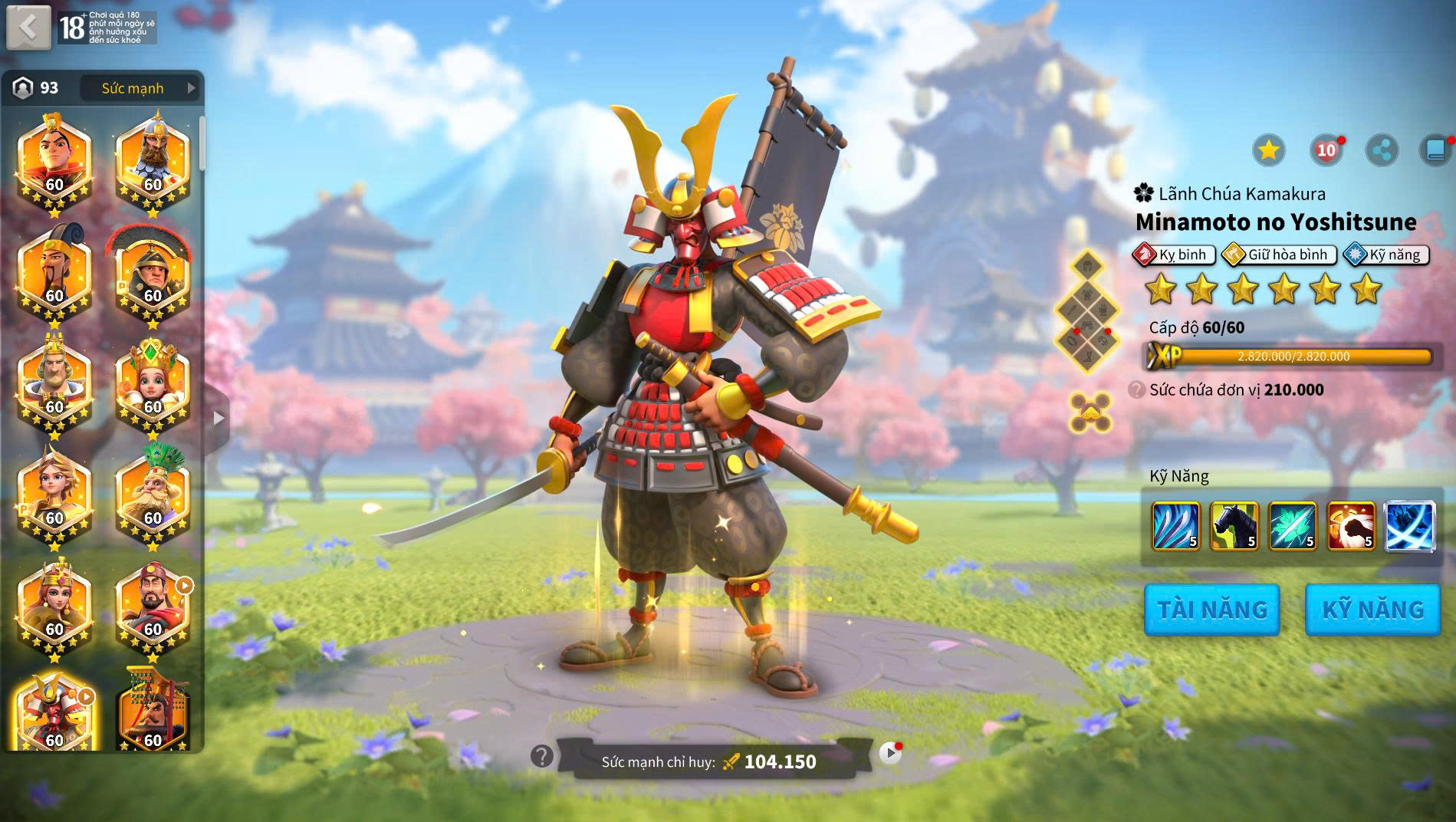The width and height of the screenshot is (1456, 822).
Task: Go back using the arrow button
Action: tap(28, 28)
